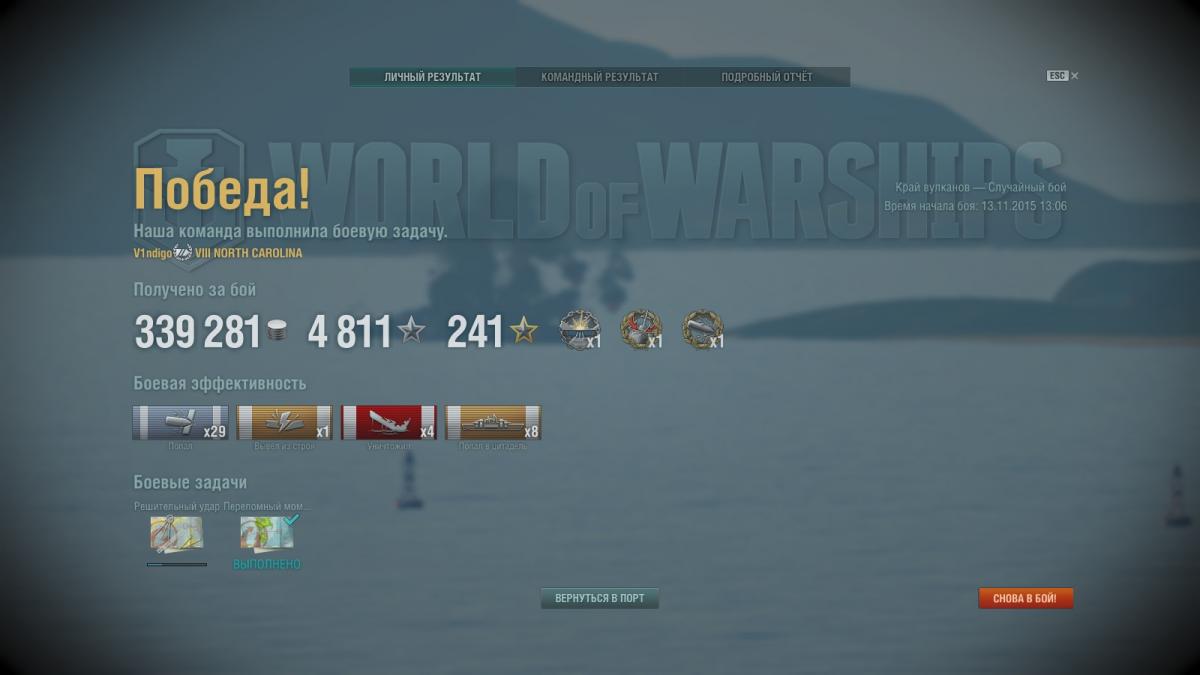This screenshot has width=1200, height=675.
Task: Click the red ships destroyed ribbon x4
Action: tap(388, 422)
